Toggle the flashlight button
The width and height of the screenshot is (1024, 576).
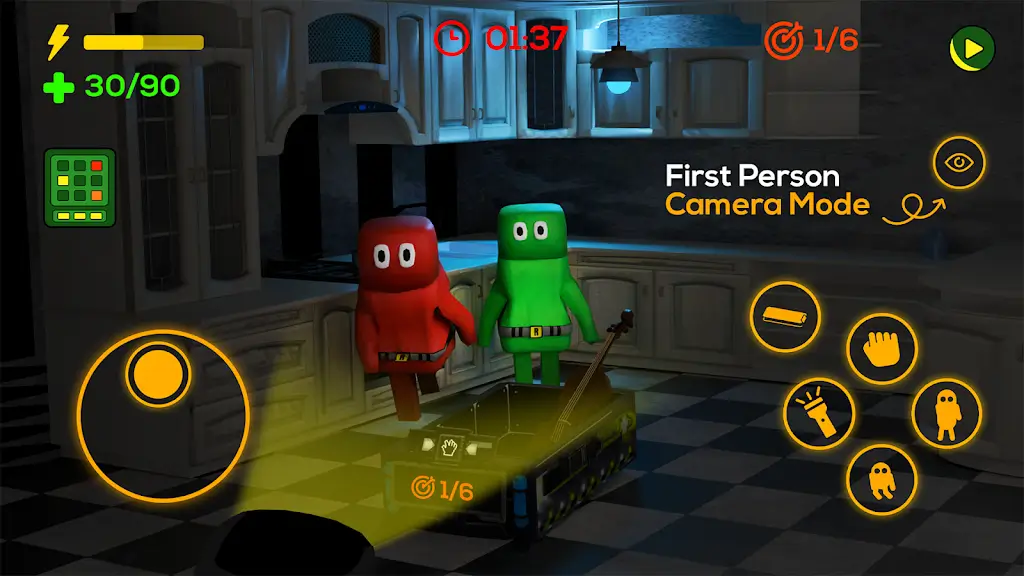click(x=819, y=413)
